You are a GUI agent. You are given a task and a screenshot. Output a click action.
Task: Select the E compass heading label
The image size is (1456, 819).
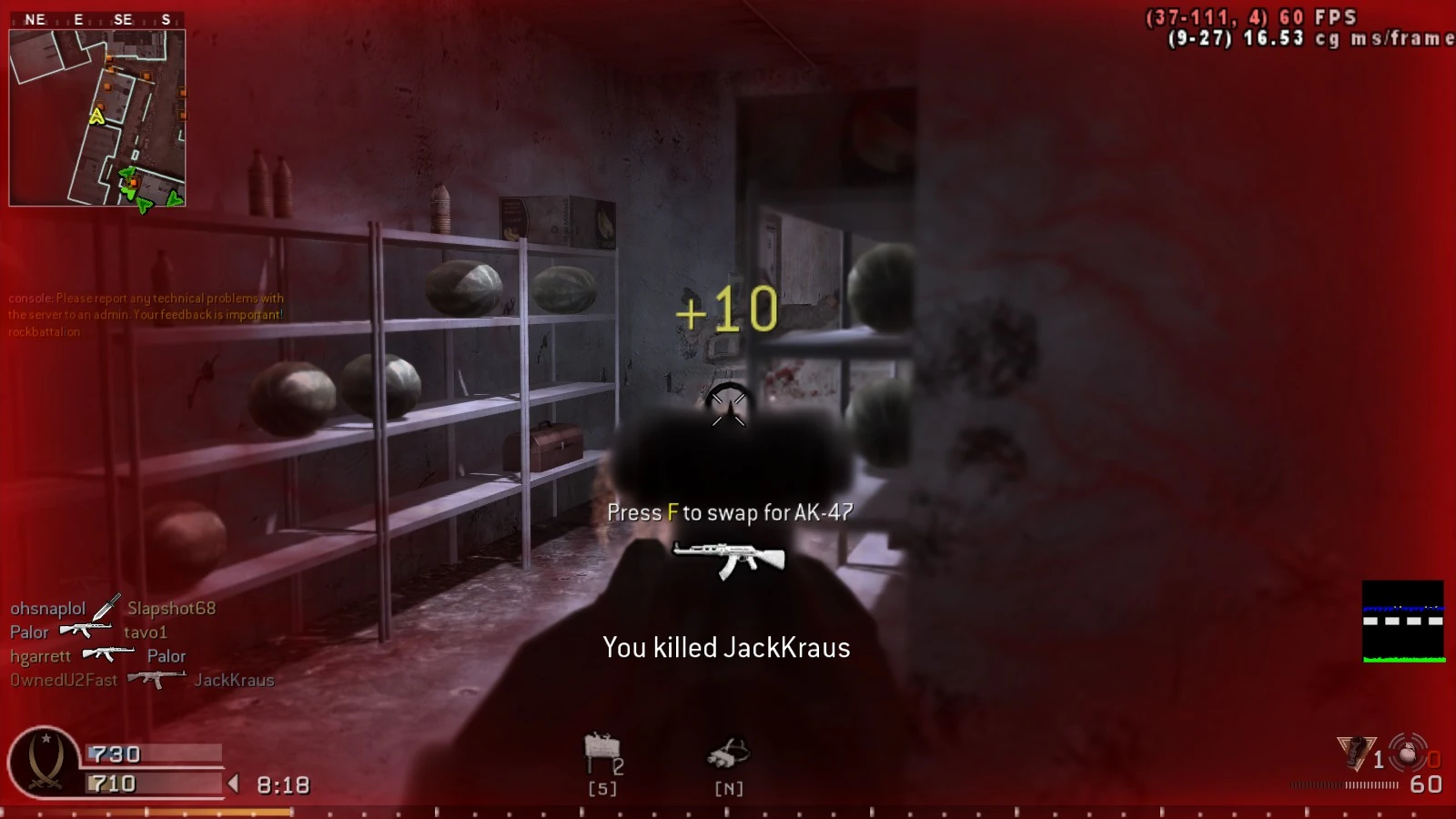(80, 17)
